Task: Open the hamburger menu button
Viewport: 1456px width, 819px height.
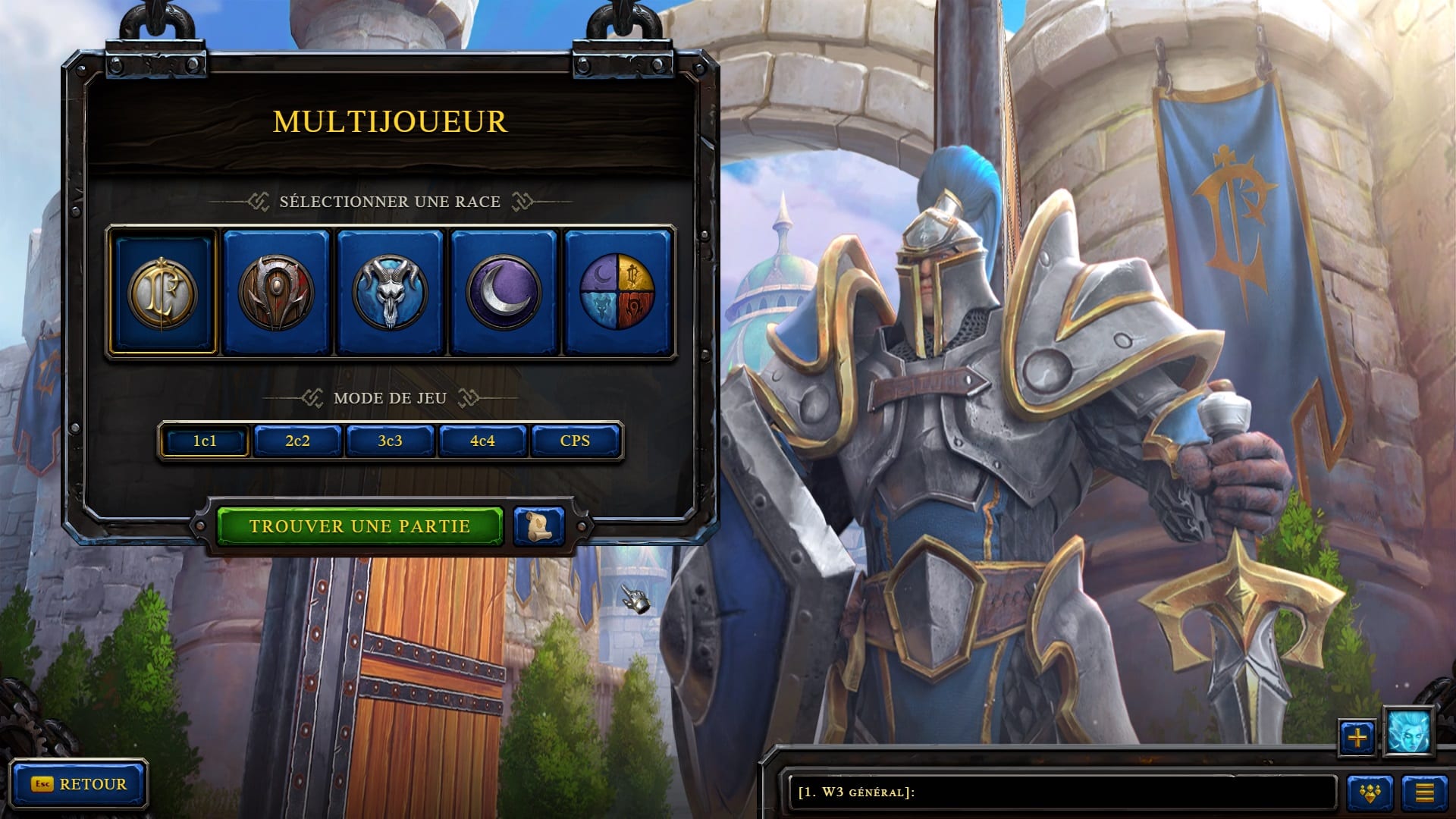Action: point(1424,793)
